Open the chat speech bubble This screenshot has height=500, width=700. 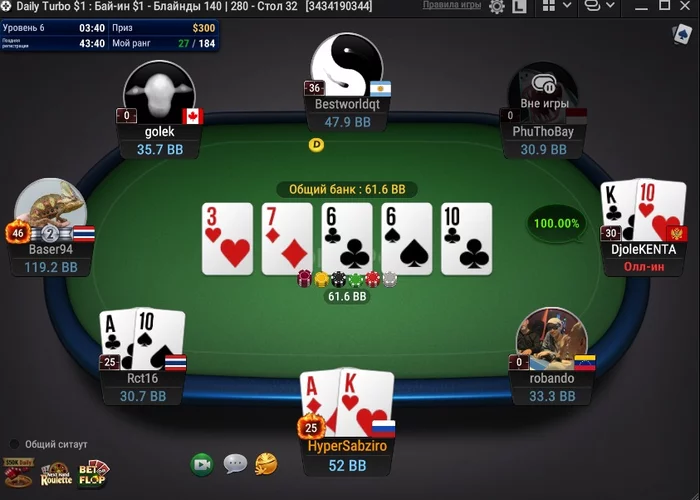(x=235, y=464)
